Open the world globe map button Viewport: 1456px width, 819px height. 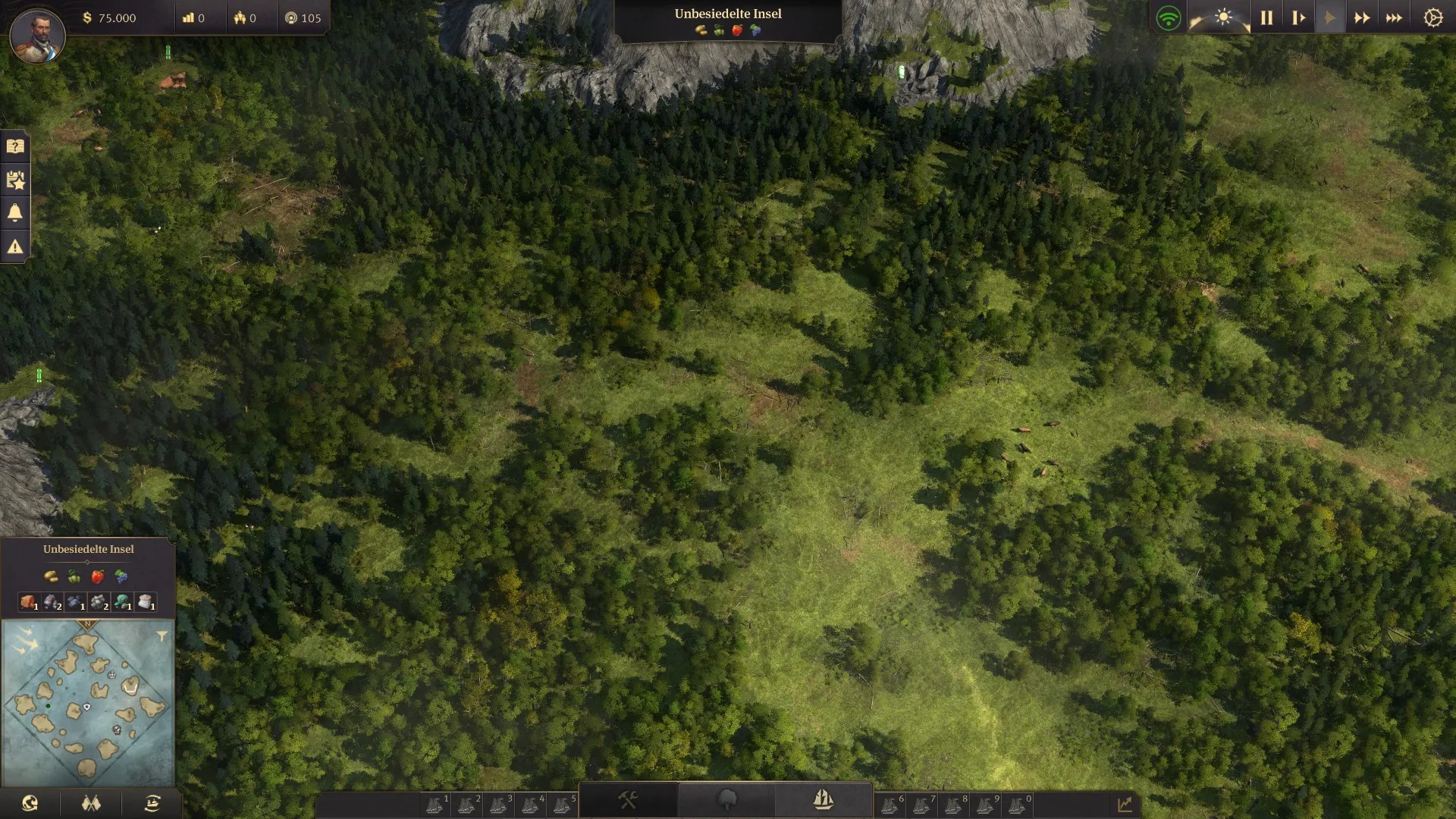pyautogui.click(x=30, y=803)
